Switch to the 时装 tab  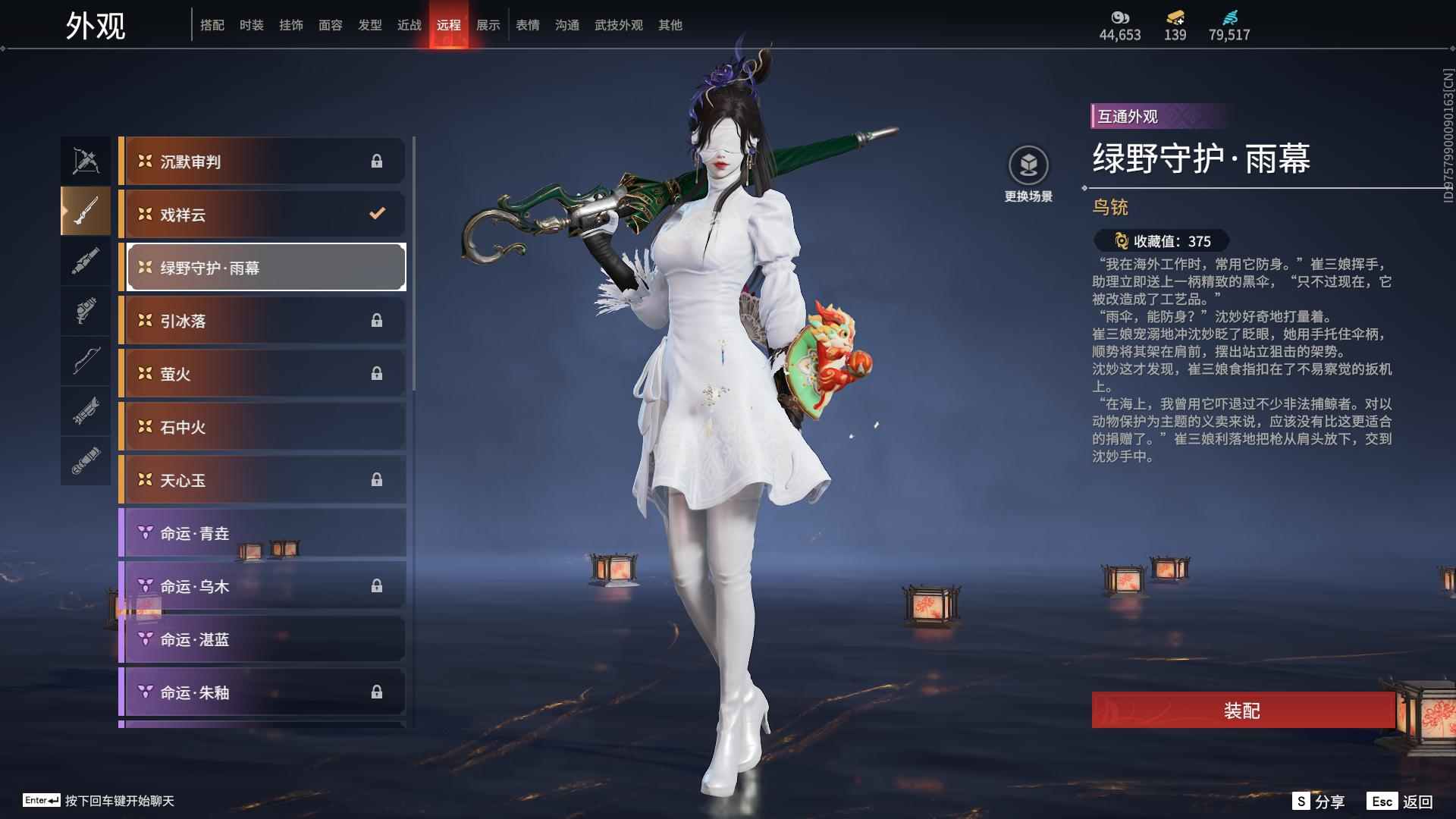pyautogui.click(x=251, y=24)
